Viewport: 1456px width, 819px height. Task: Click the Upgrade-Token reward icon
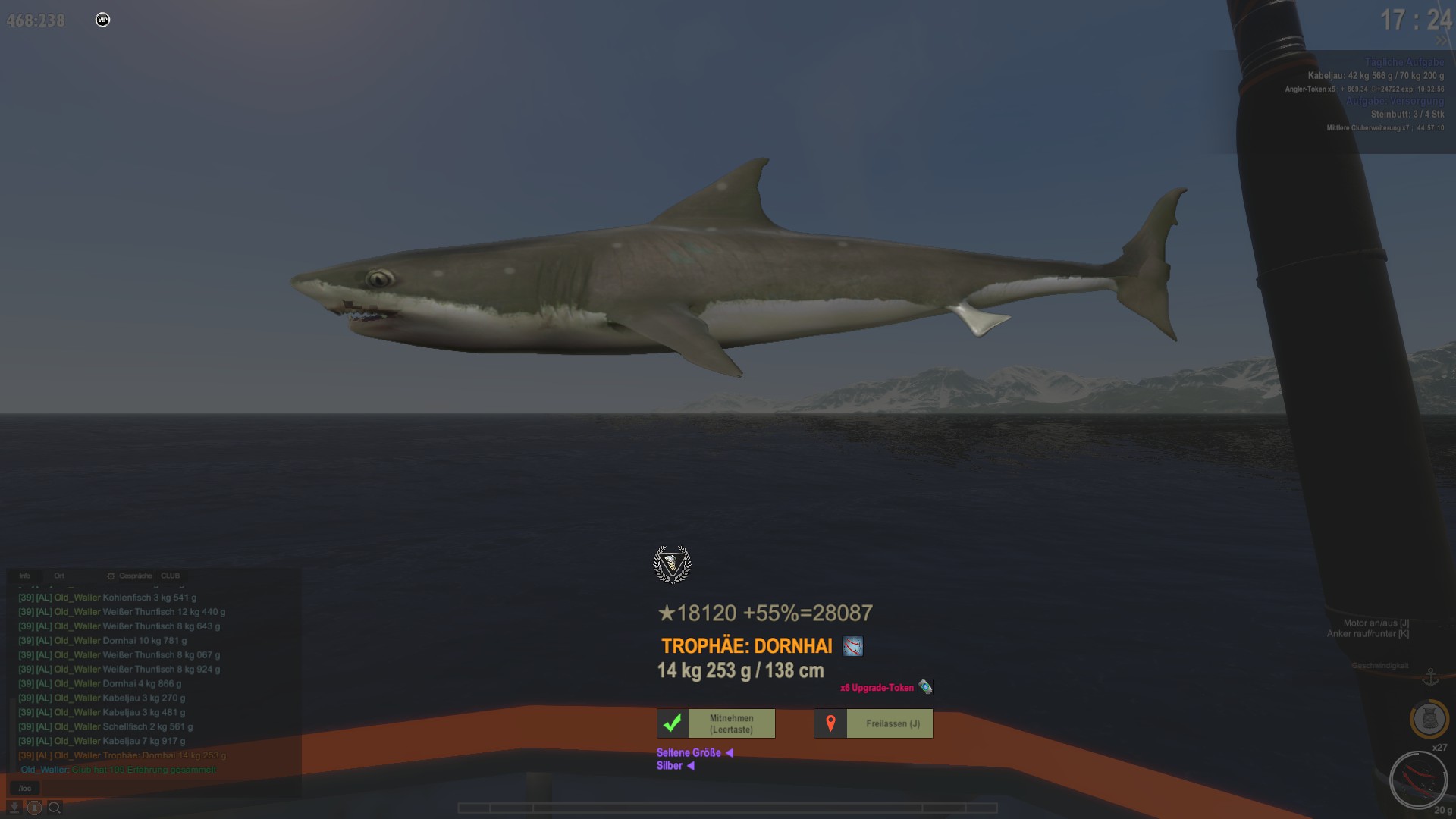(x=925, y=687)
